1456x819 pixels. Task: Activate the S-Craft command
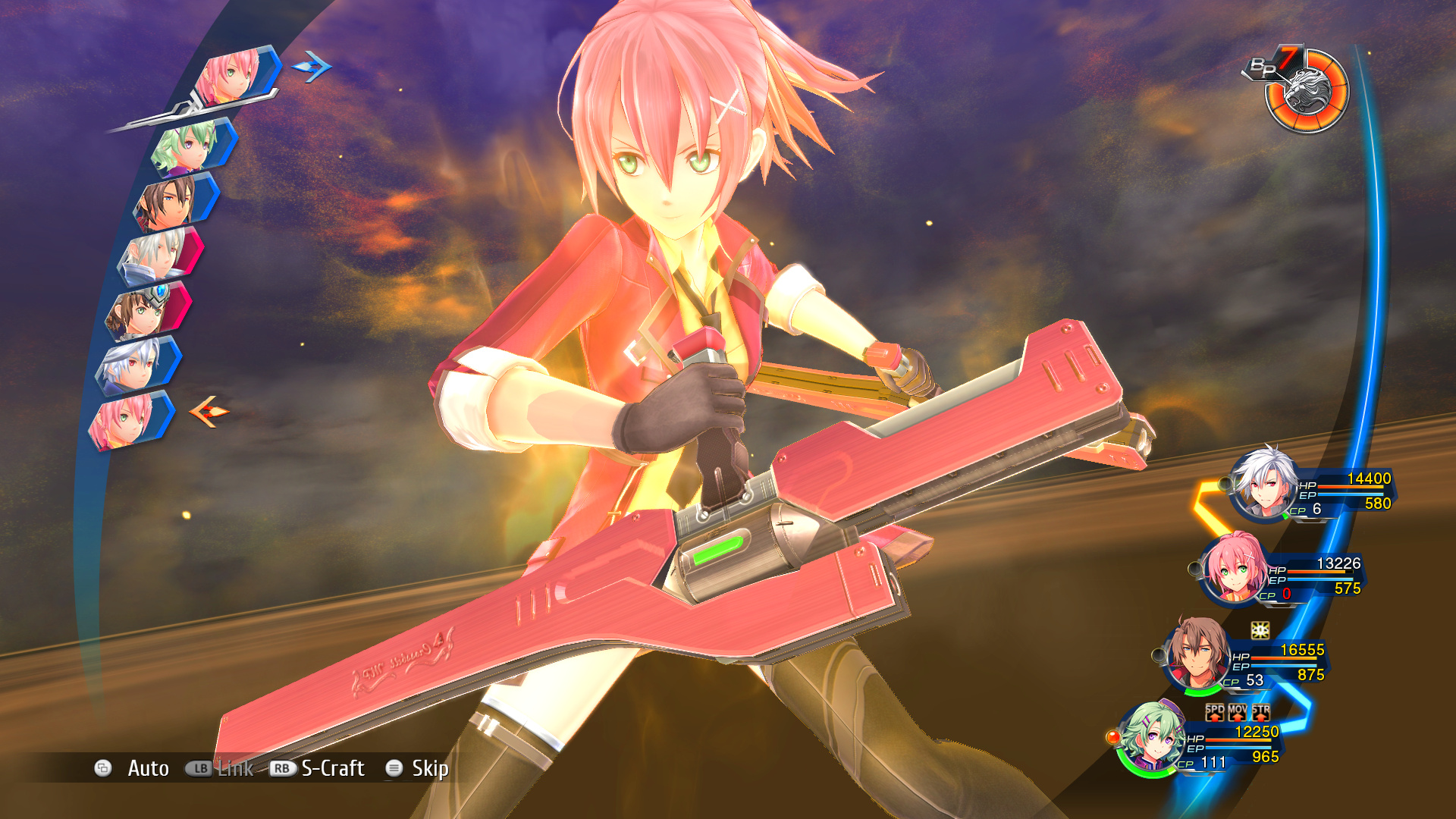[x=332, y=768]
